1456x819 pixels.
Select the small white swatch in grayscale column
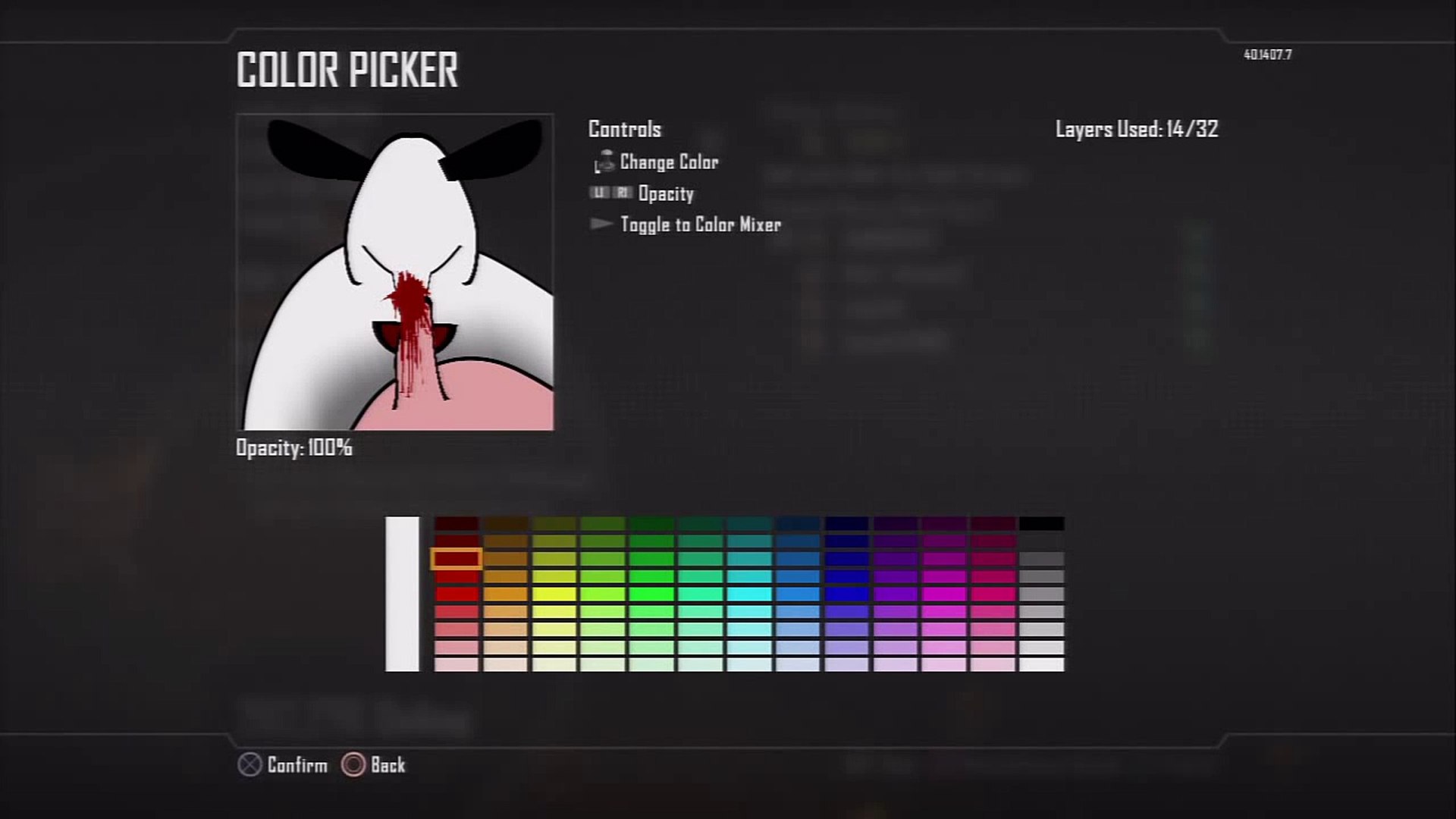pyautogui.click(x=1042, y=665)
